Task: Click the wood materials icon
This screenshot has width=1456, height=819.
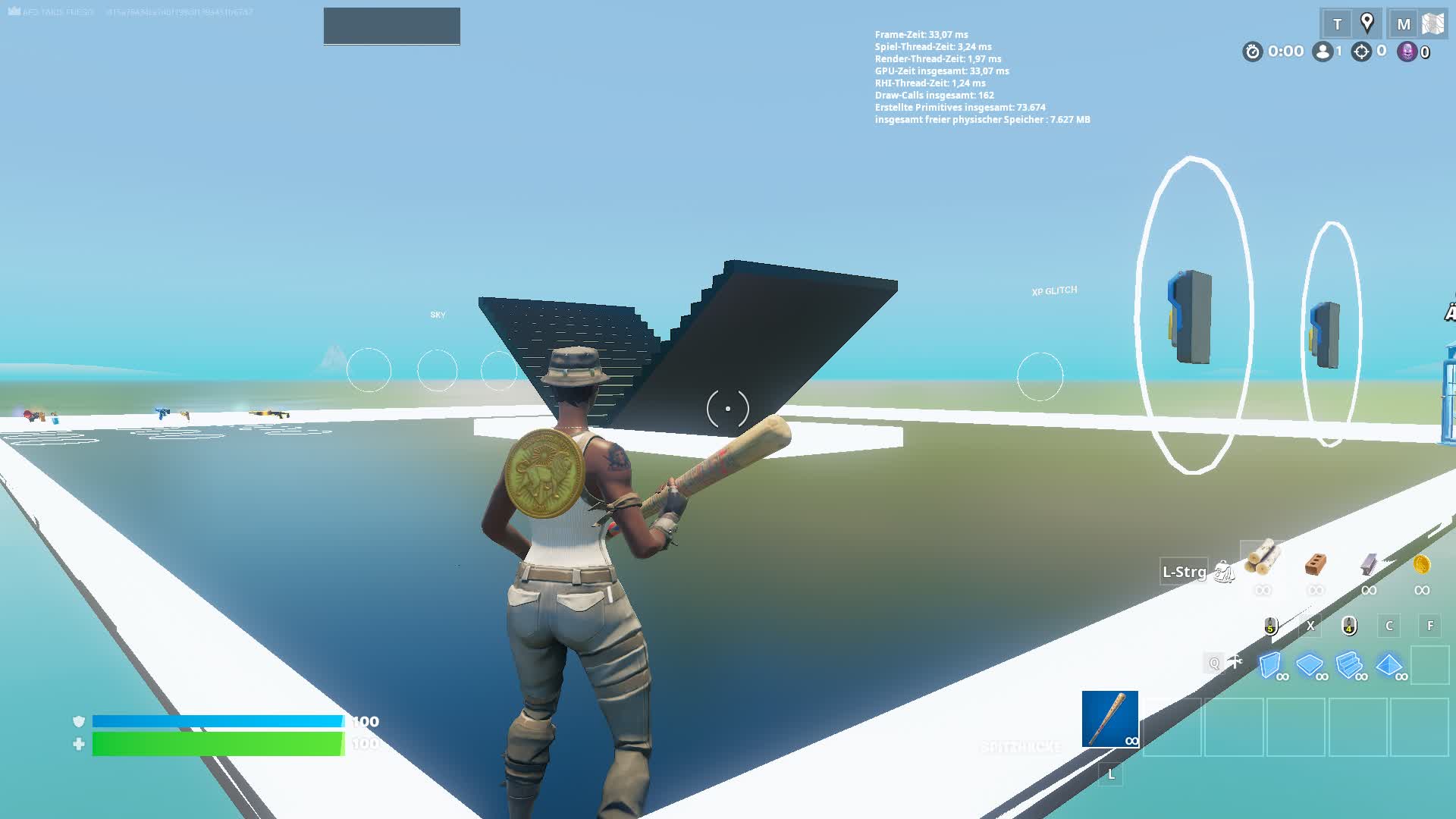Action: tap(1263, 562)
